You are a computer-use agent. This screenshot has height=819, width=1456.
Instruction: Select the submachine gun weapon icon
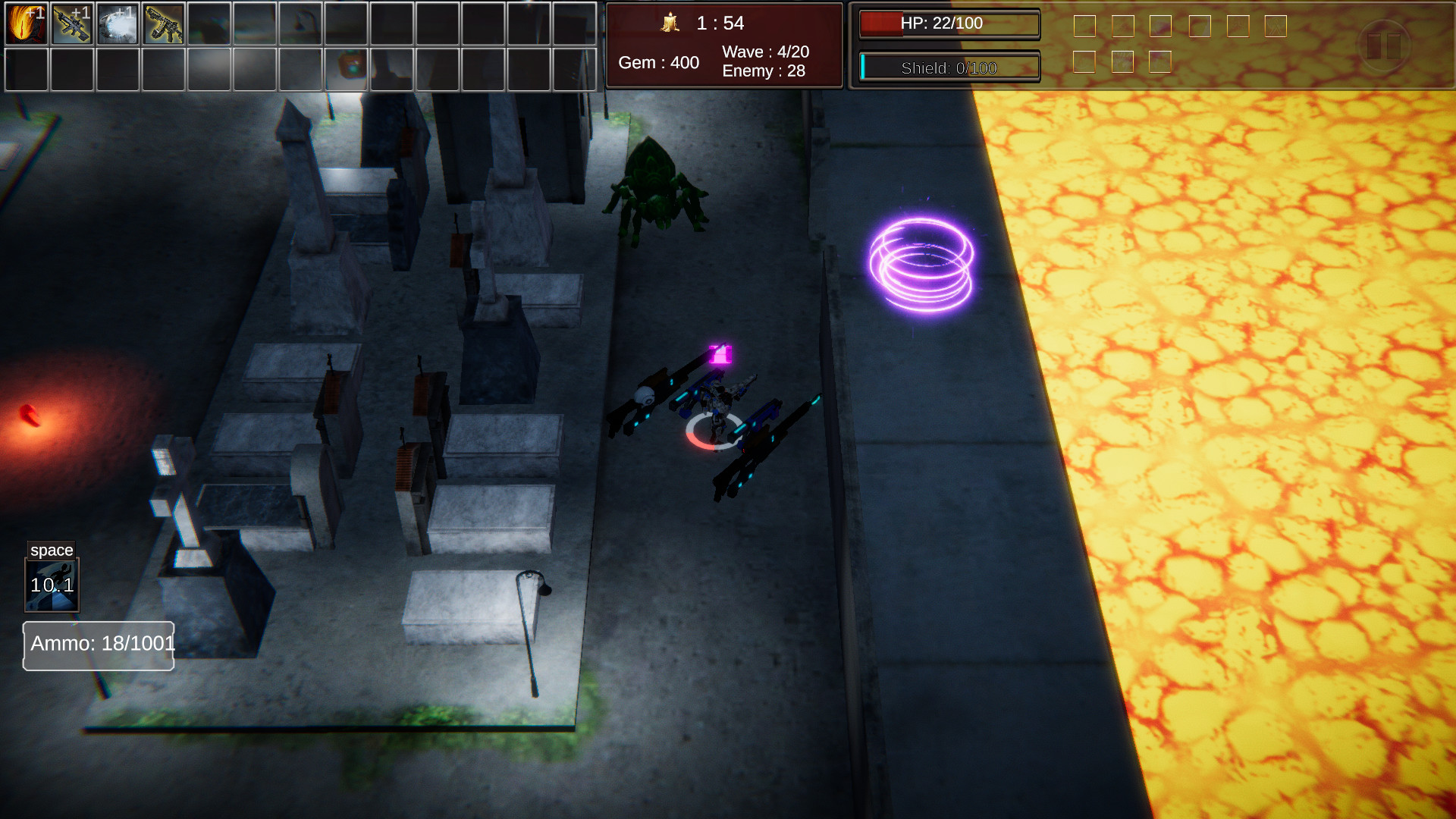click(x=165, y=24)
